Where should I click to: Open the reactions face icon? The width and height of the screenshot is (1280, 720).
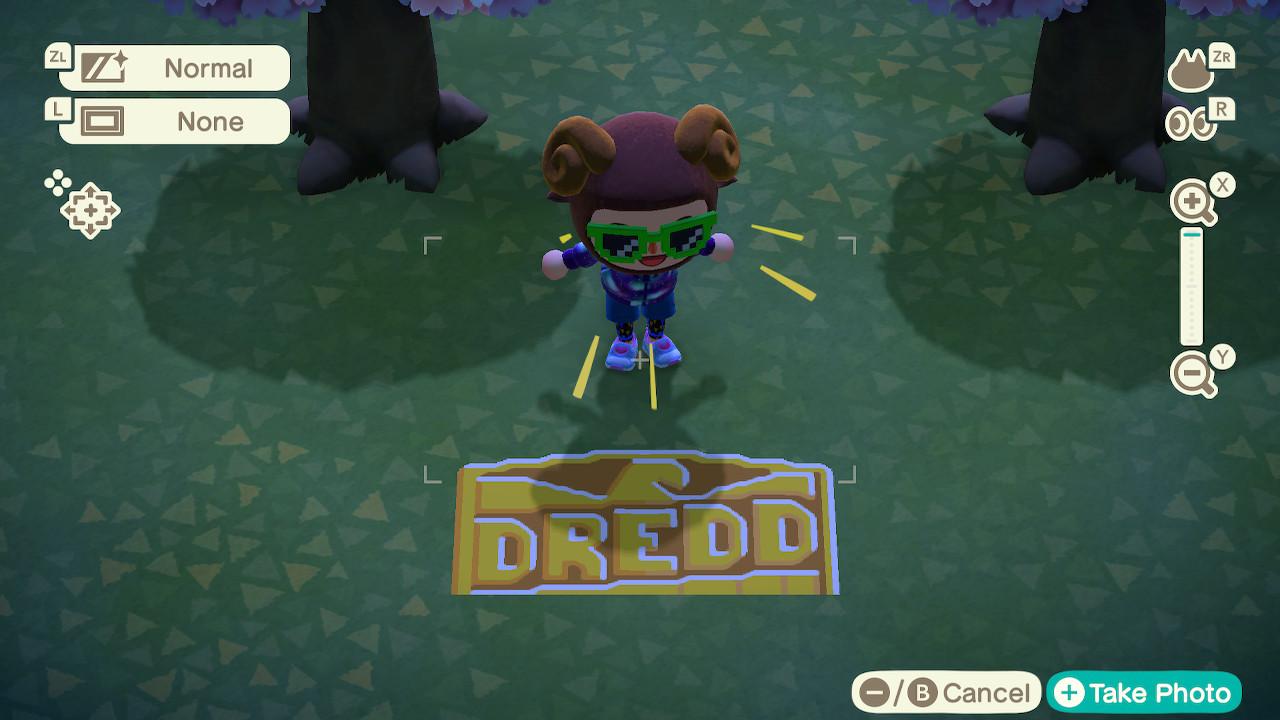pos(1191,71)
